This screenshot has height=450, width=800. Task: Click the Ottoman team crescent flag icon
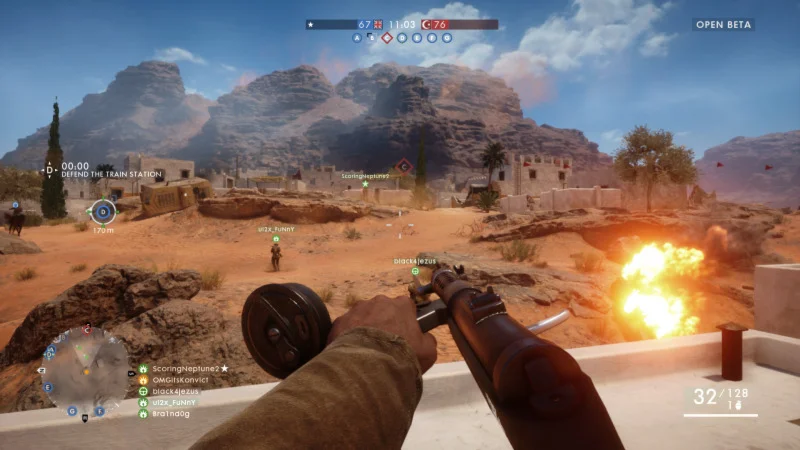426,24
